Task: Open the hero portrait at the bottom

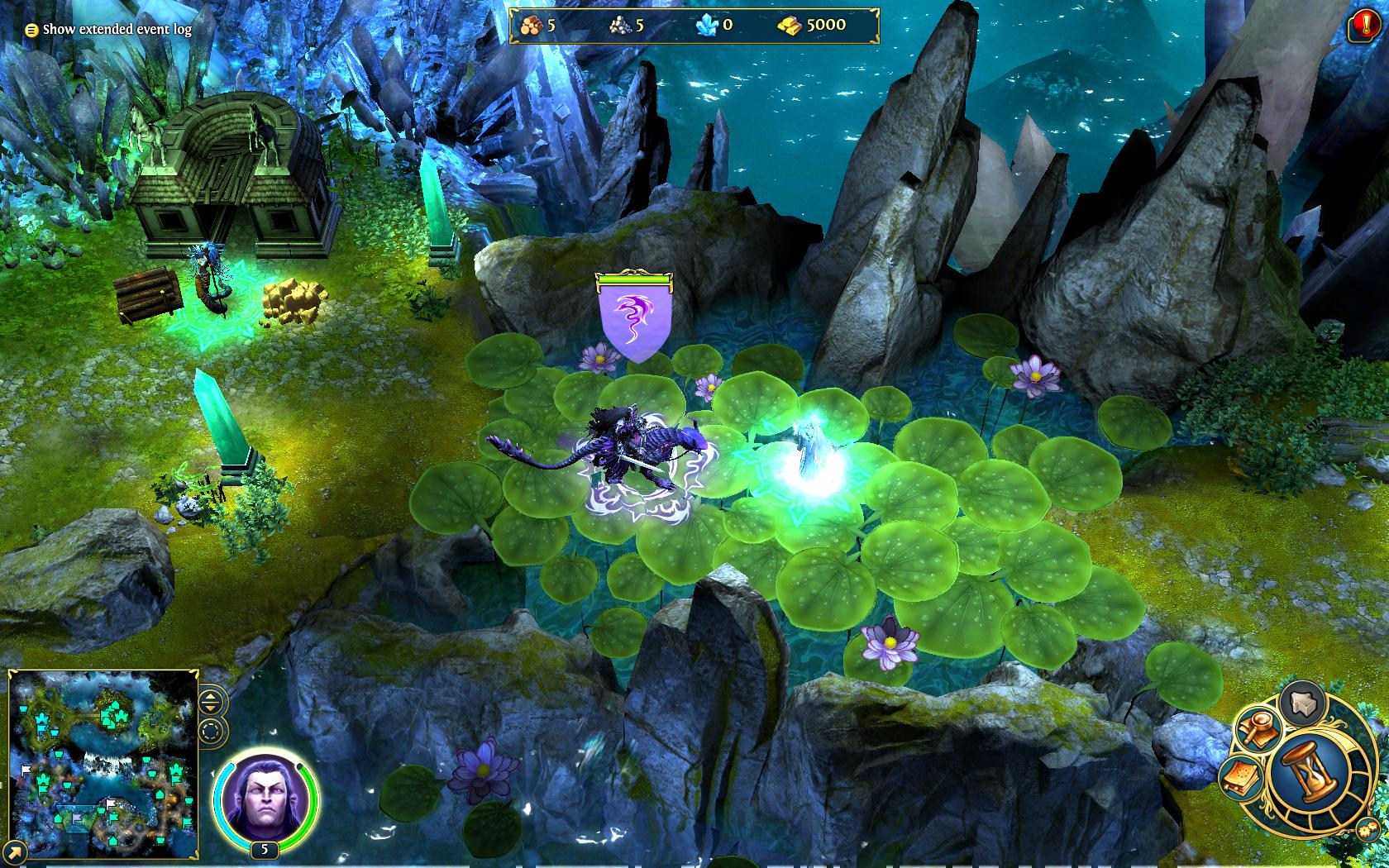Action: [262, 798]
